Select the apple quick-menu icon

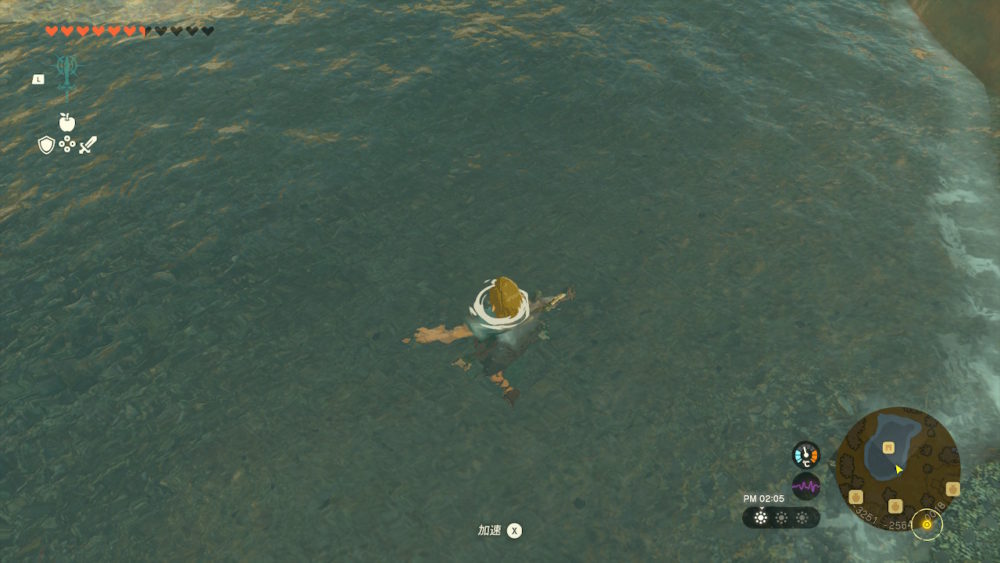[x=67, y=122]
